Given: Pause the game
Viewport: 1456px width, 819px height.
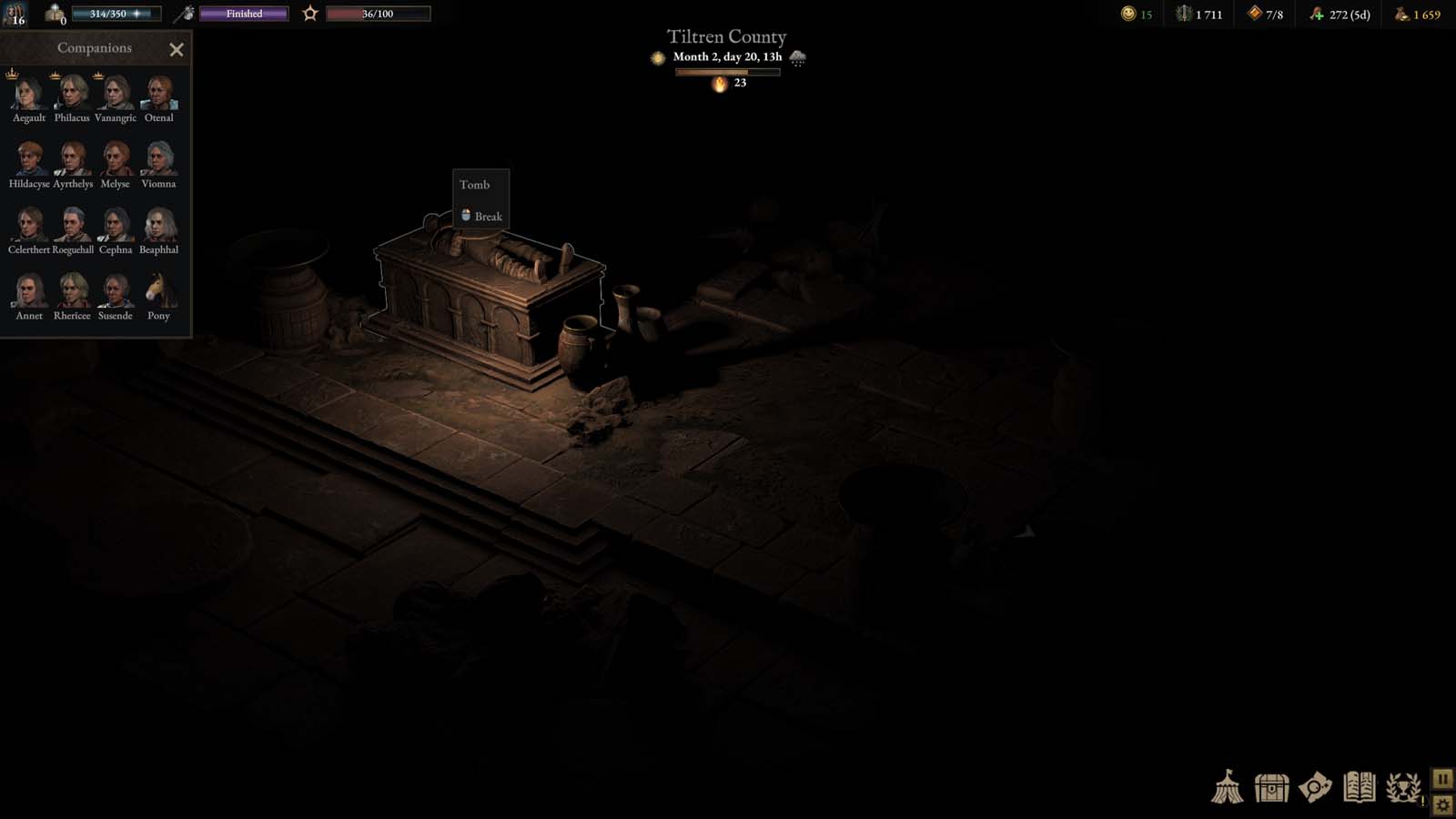Looking at the screenshot, I should (x=1442, y=778).
